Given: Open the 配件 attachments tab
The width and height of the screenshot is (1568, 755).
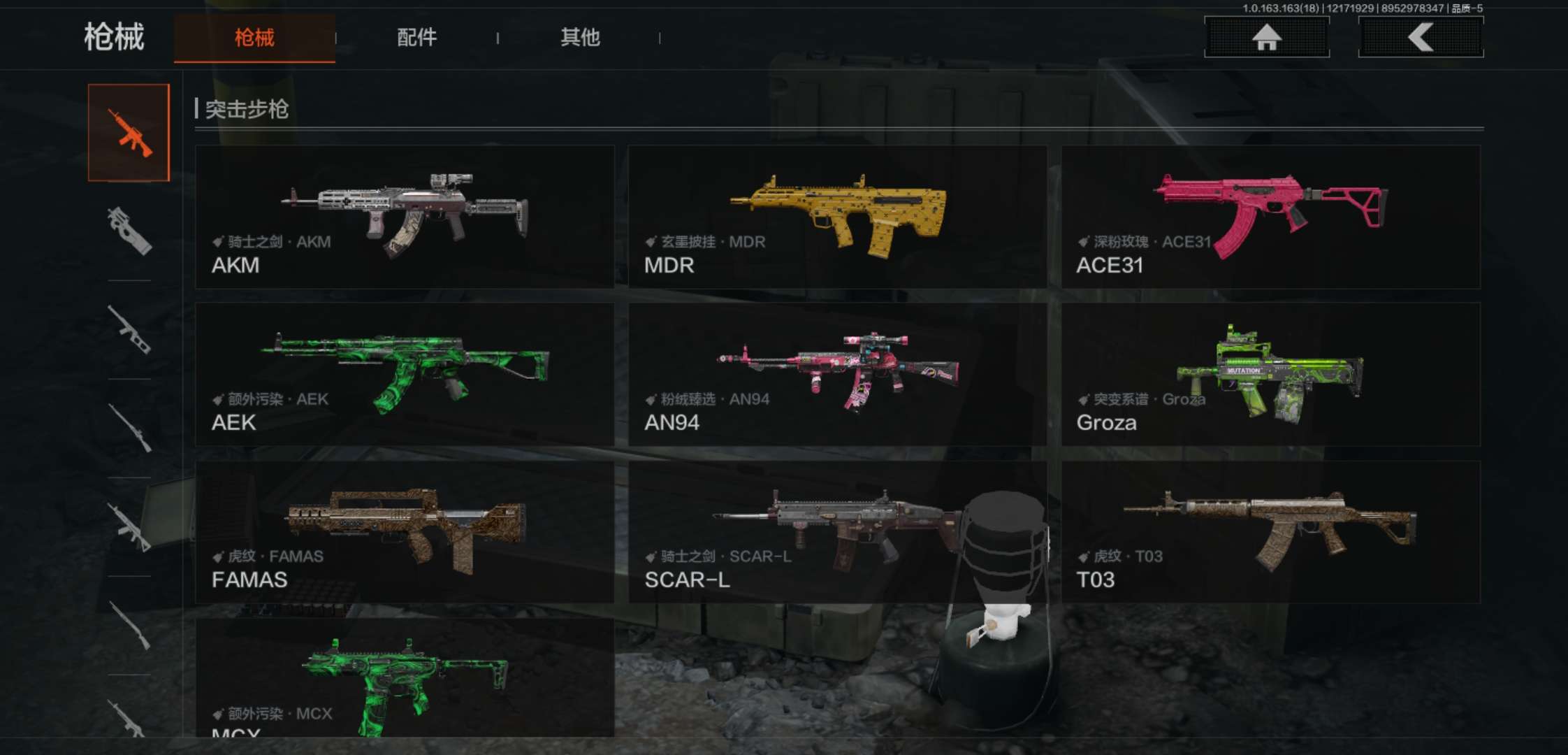Looking at the screenshot, I should pos(416,38).
